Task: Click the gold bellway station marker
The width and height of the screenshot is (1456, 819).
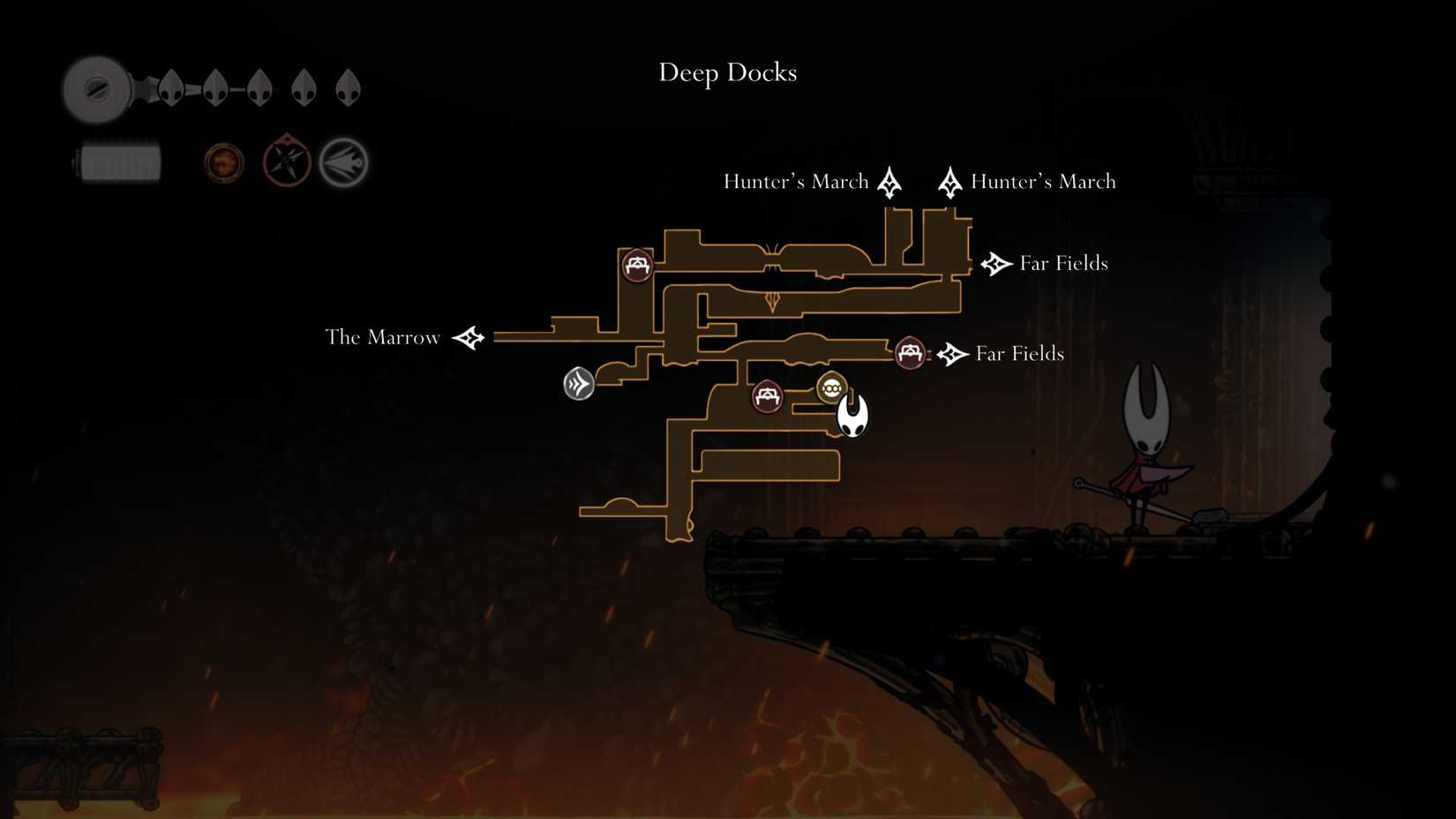Action: [x=832, y=386]
